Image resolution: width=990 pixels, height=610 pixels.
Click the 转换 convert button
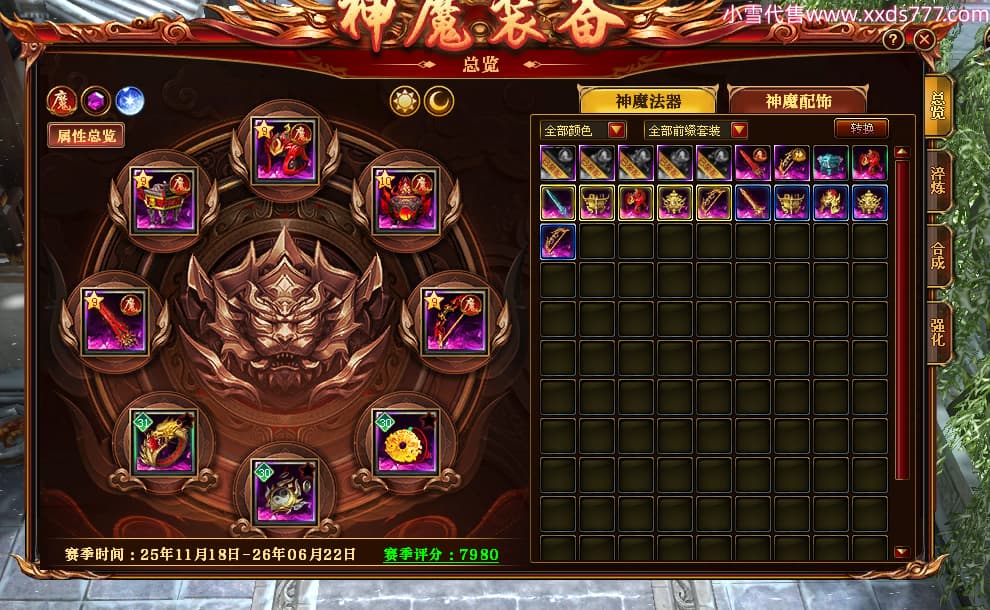point(861,129)
